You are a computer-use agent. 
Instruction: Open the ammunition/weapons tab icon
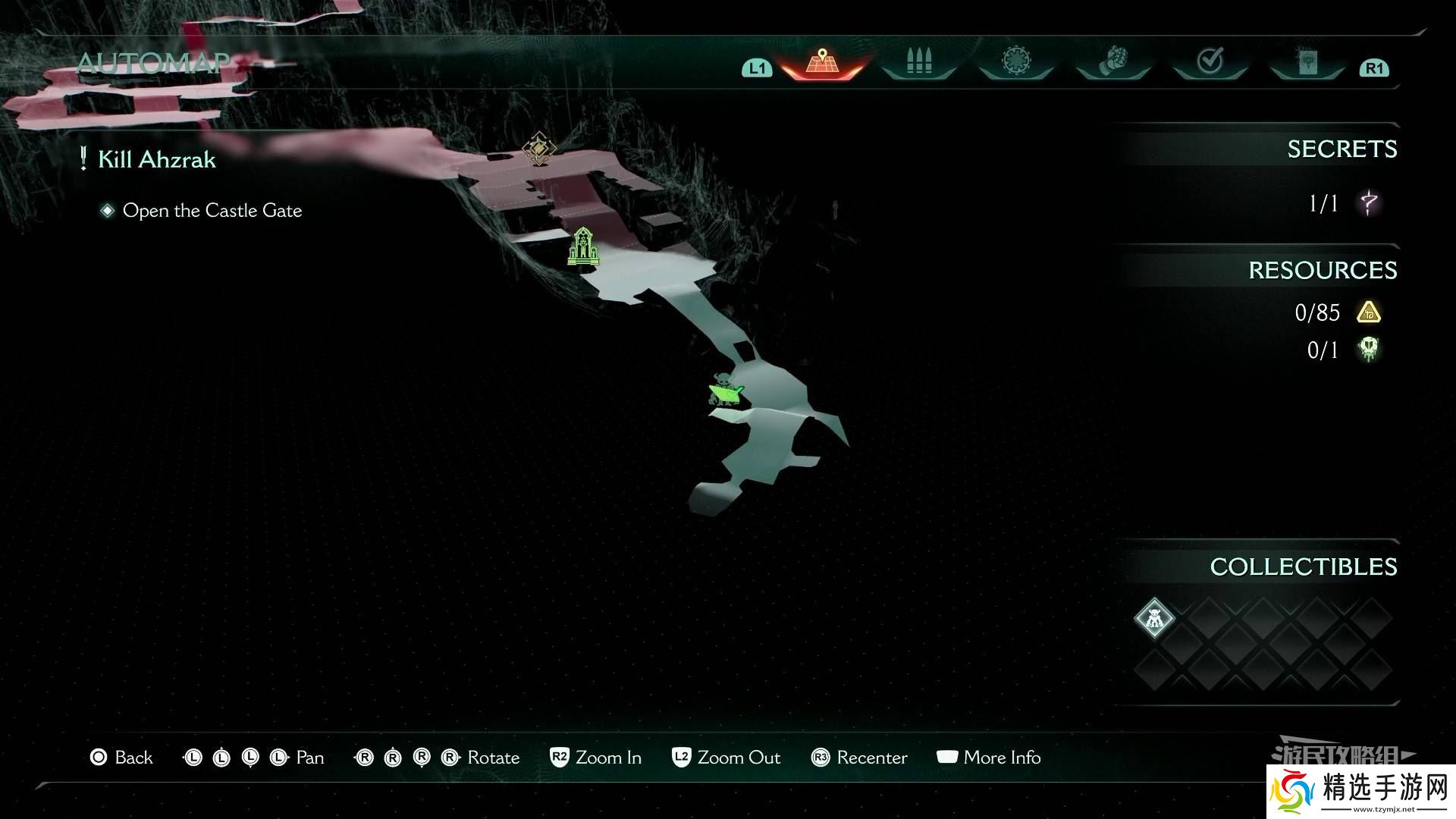pyautogui.click(x=918, y=61)
